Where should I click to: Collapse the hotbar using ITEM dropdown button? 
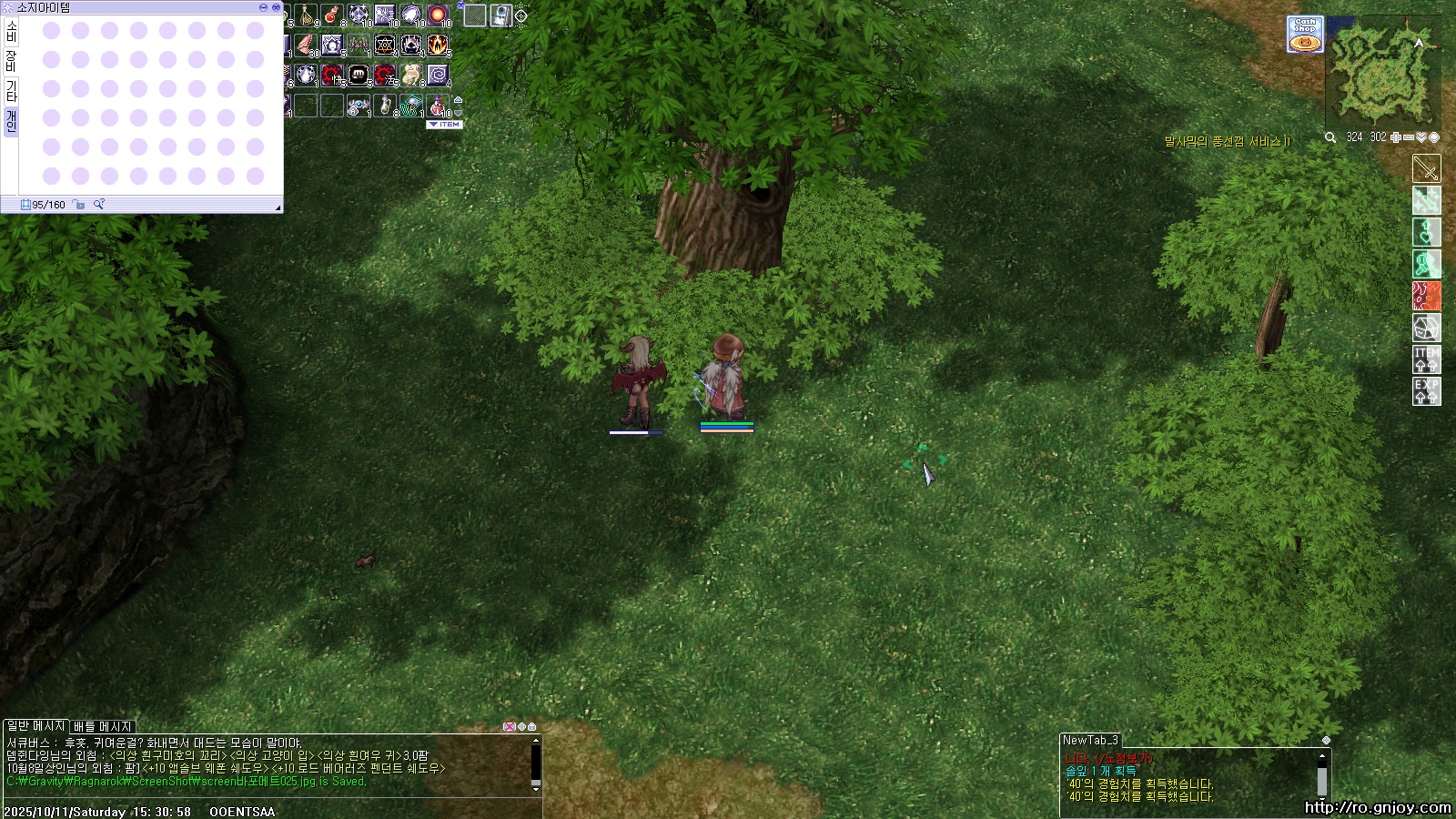[445, 125]
